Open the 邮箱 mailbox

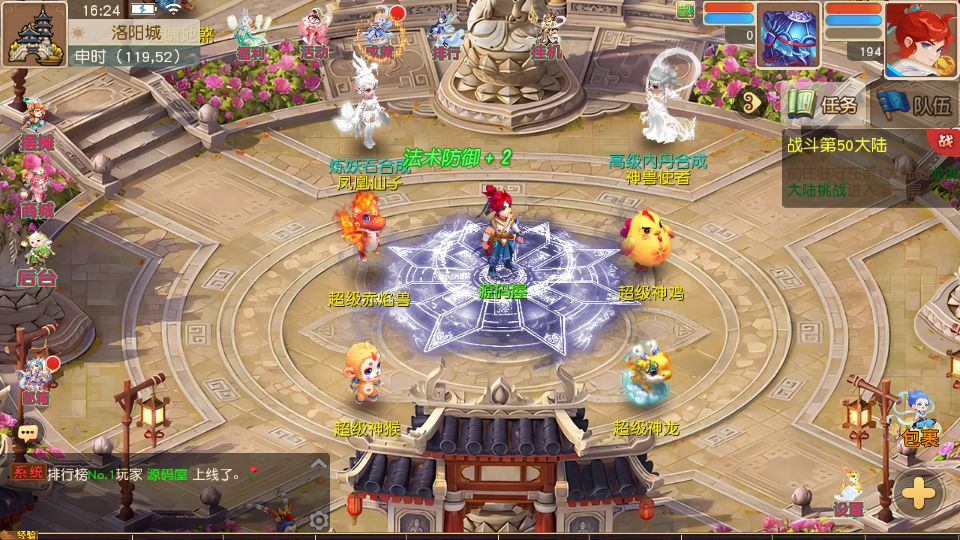[x=36, y=380]
